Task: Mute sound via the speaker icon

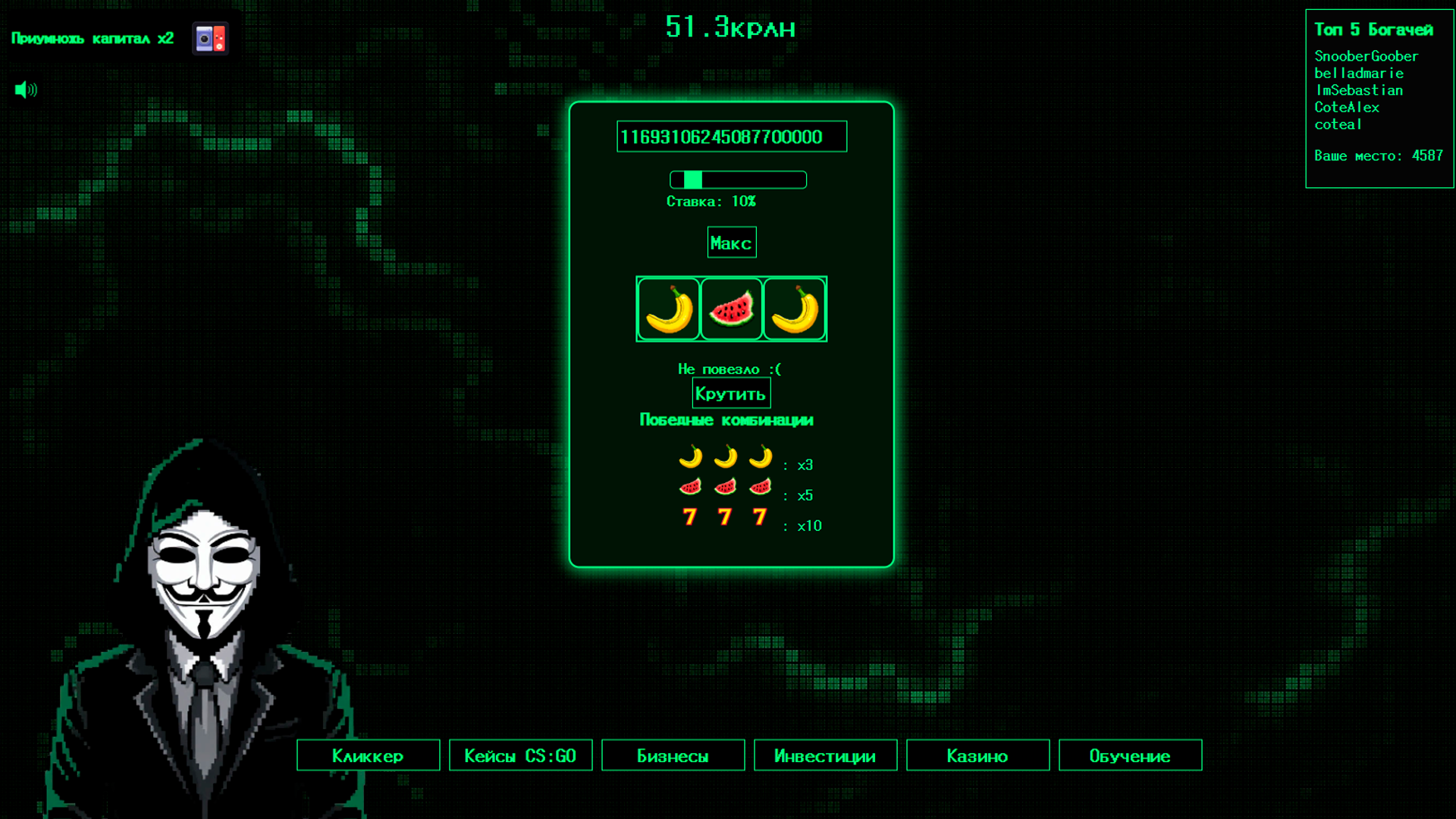Action: [25, 89]
